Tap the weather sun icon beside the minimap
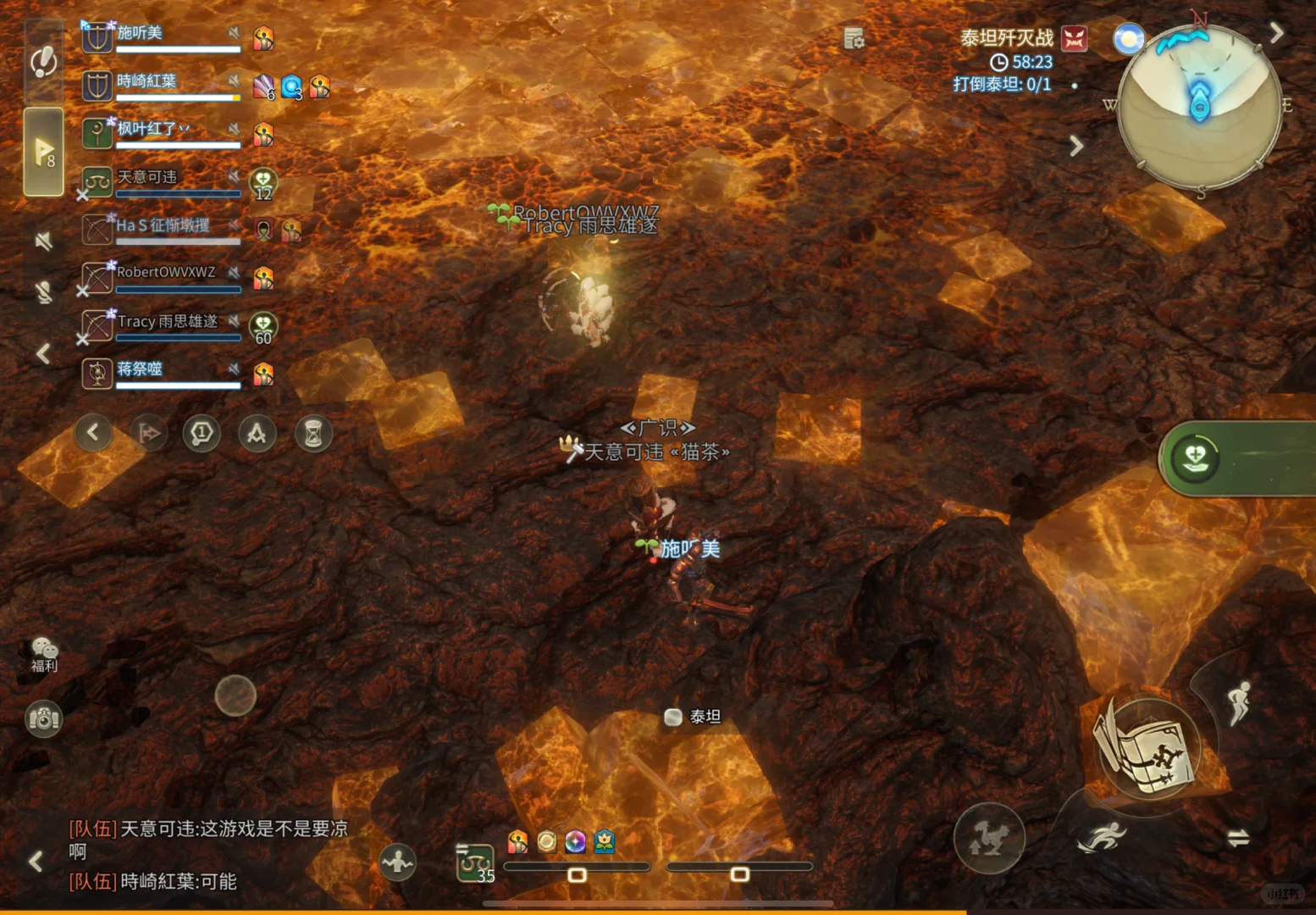 1130,39
